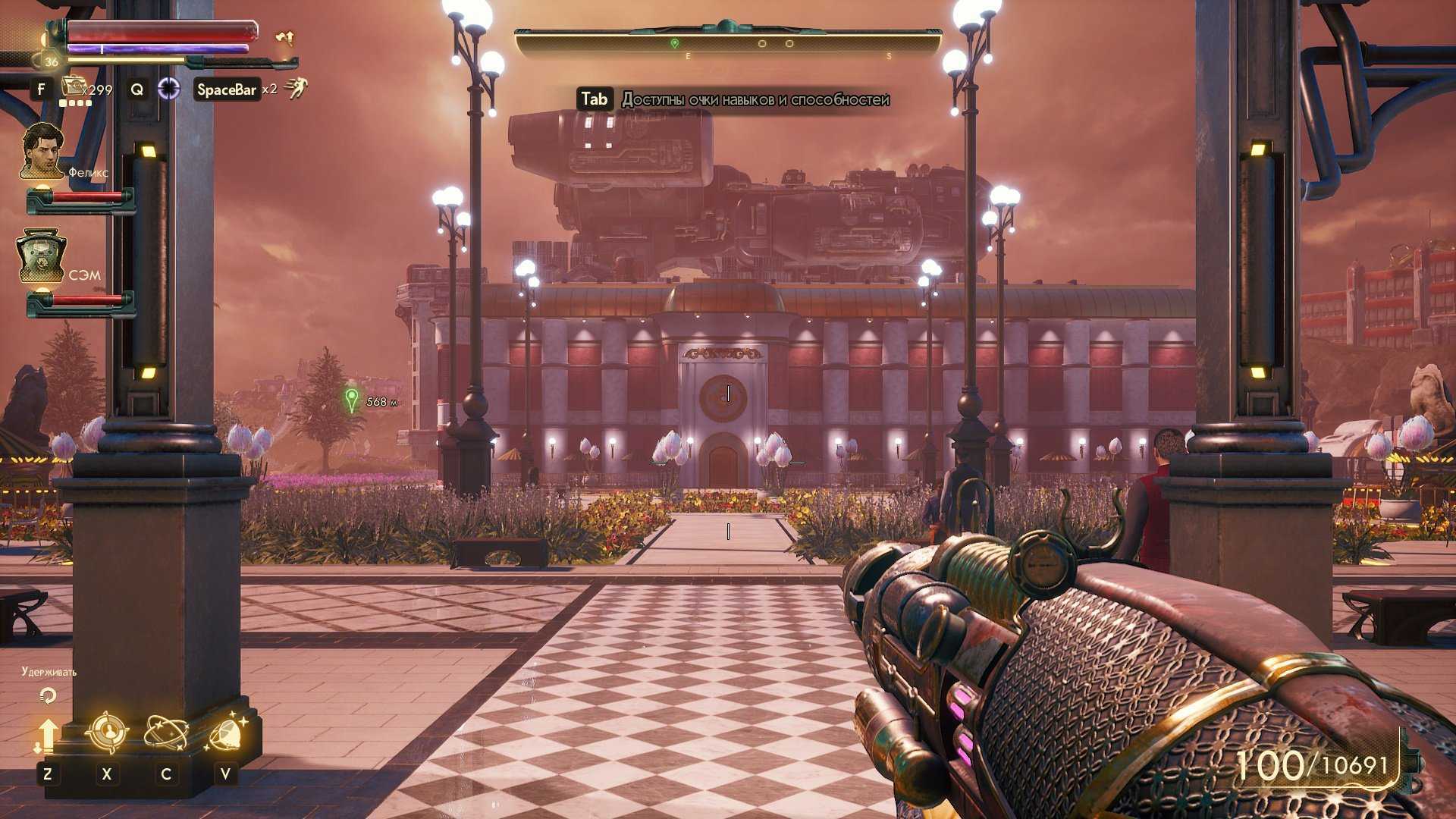Select the SAM robot companion portrait
The width and height of the screenshot is (1456, 819).
[x=42, y=256]
